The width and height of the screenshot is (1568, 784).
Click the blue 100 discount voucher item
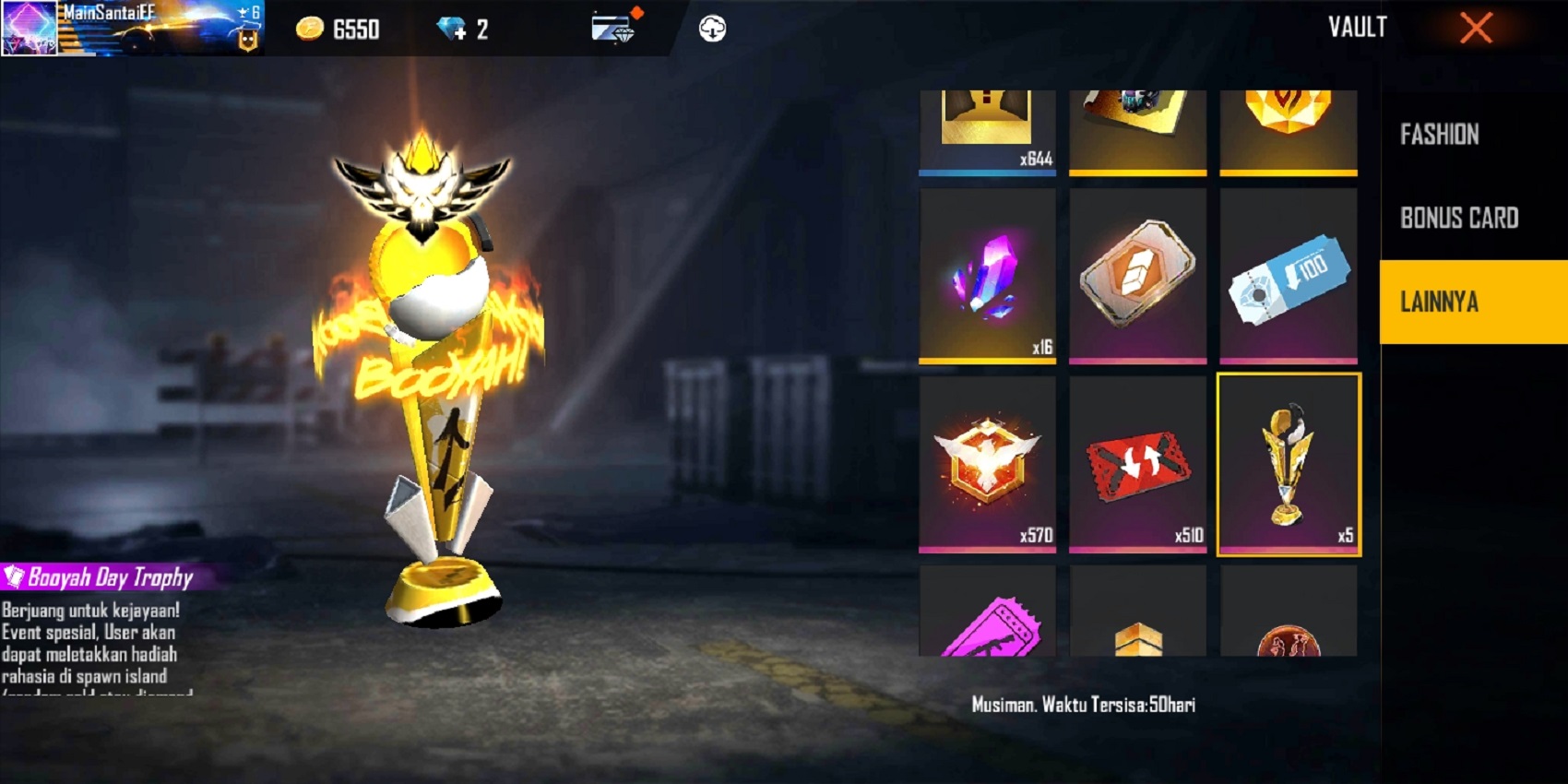click(1288, 277)
